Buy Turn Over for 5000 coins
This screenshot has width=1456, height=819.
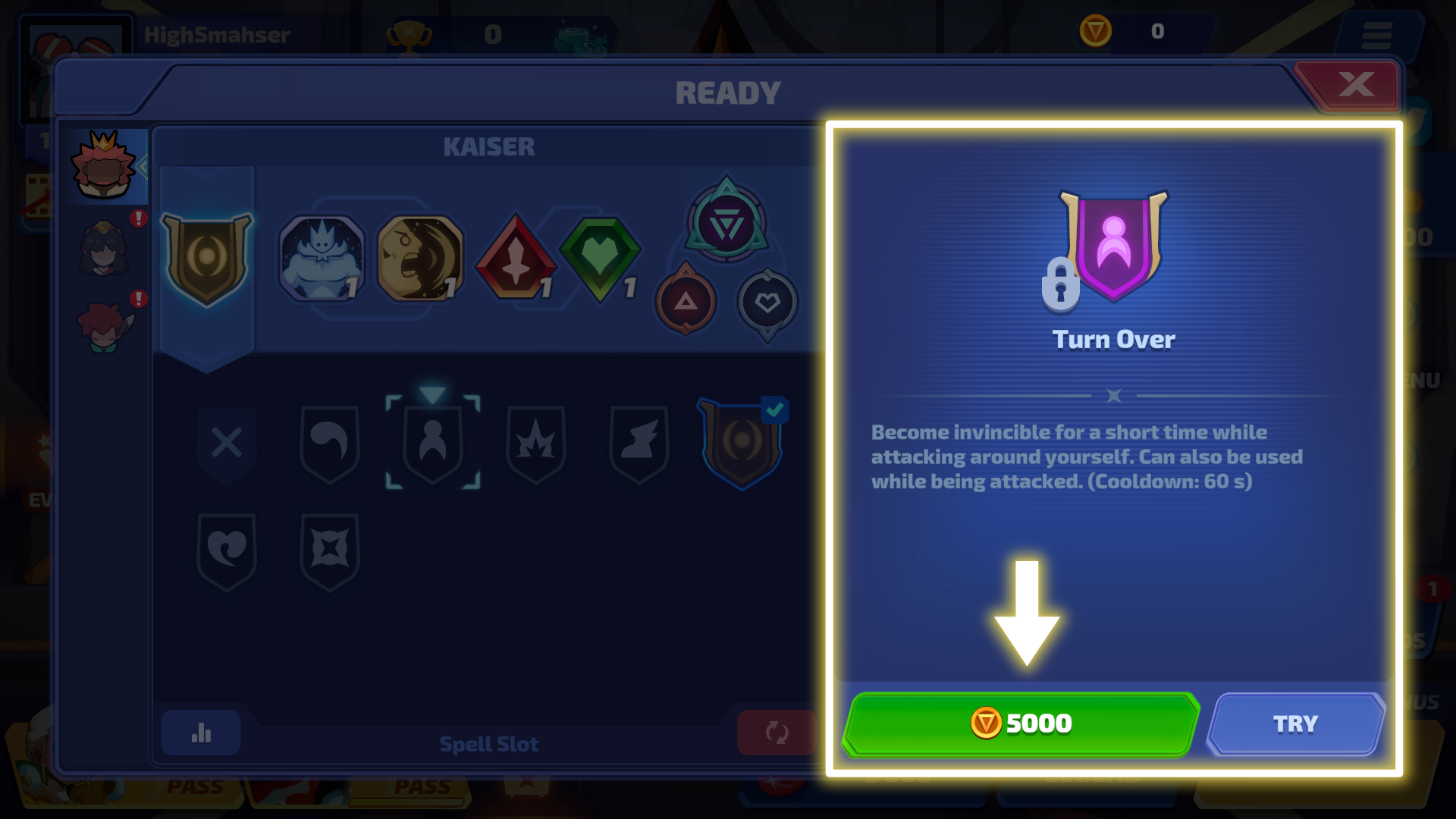[x=1020, y=724]
